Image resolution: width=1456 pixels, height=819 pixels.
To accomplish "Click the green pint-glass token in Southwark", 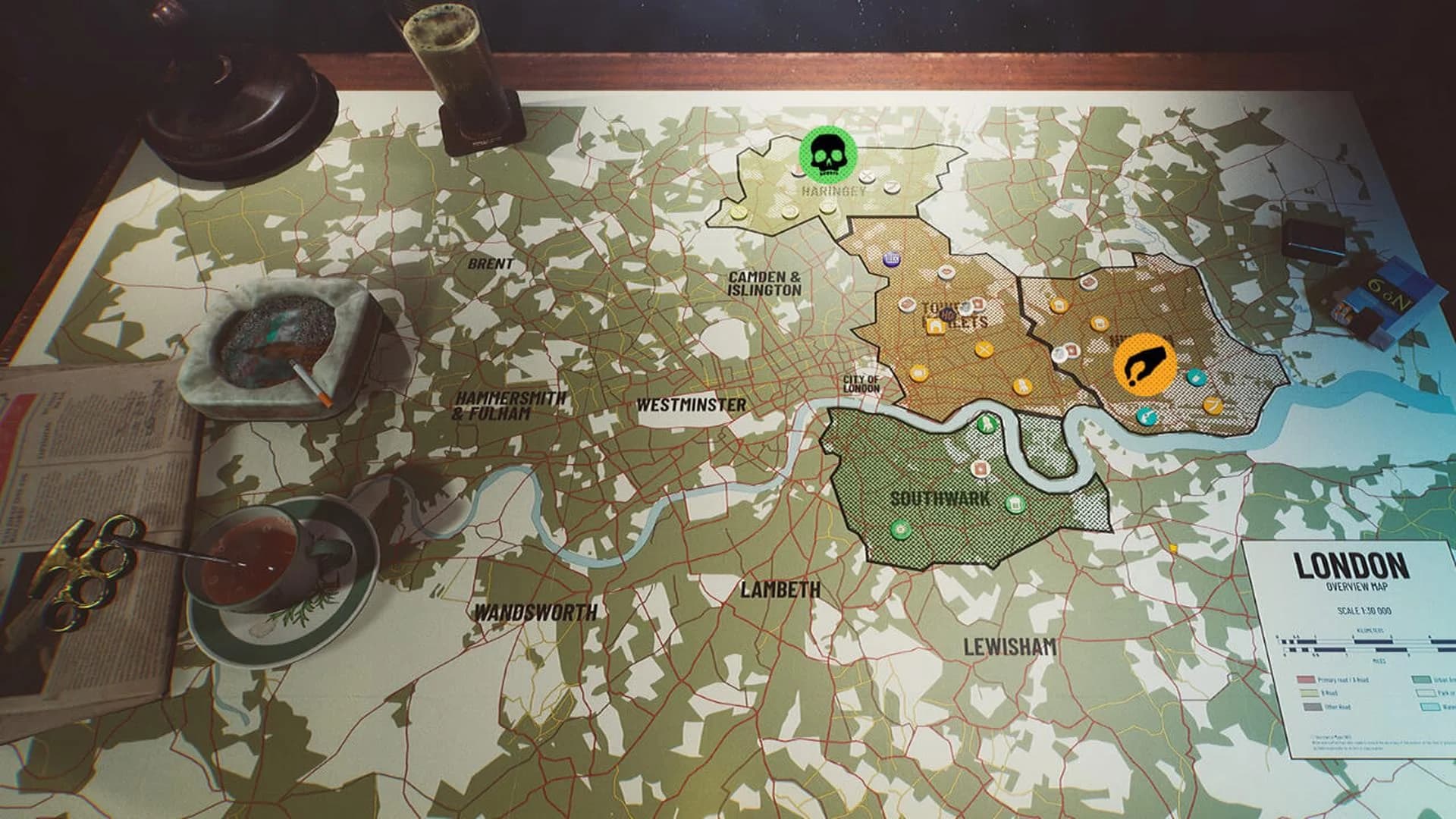I will [1015, 503].
